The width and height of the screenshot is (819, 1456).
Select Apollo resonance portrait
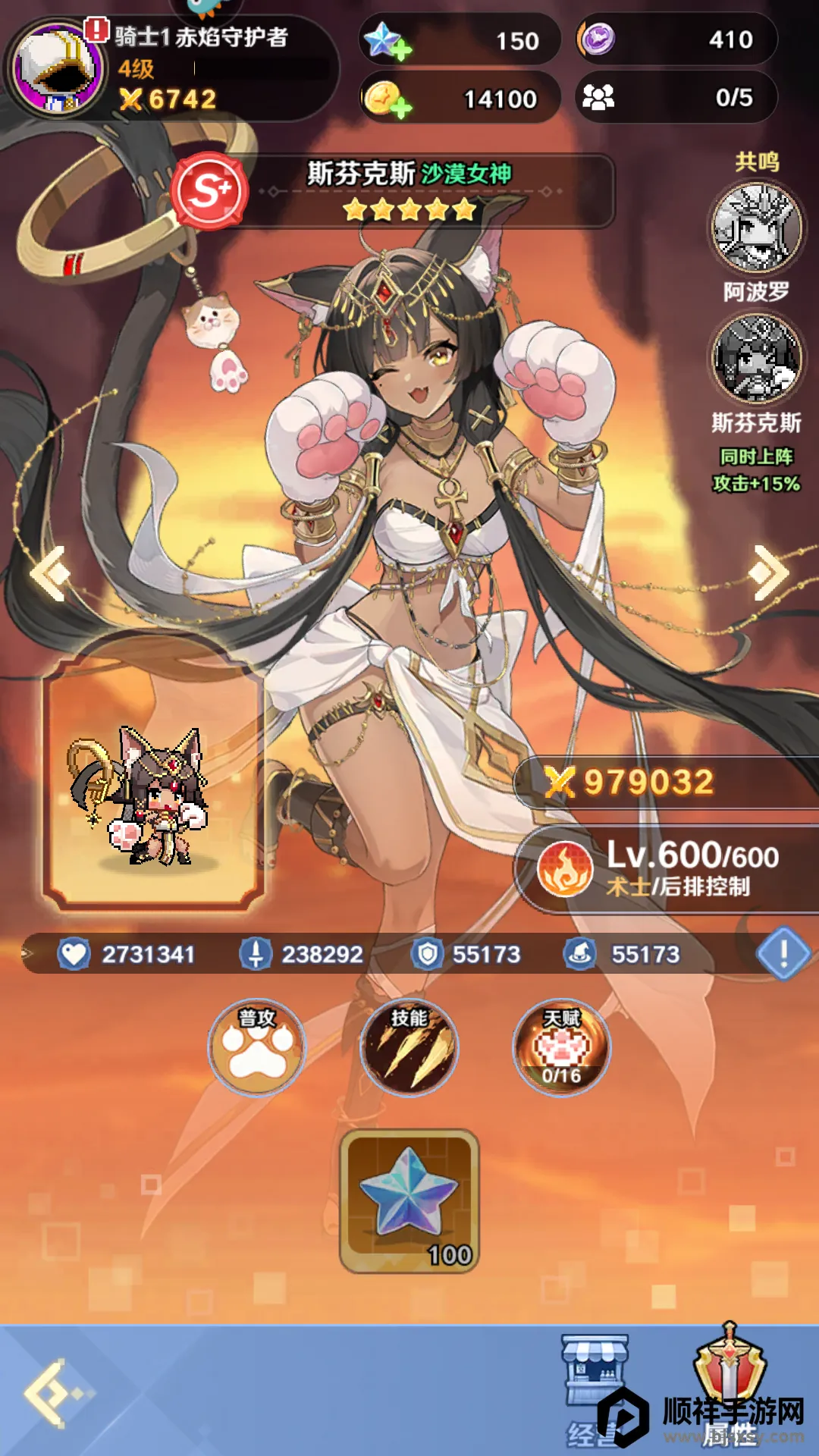pos(757,227)
